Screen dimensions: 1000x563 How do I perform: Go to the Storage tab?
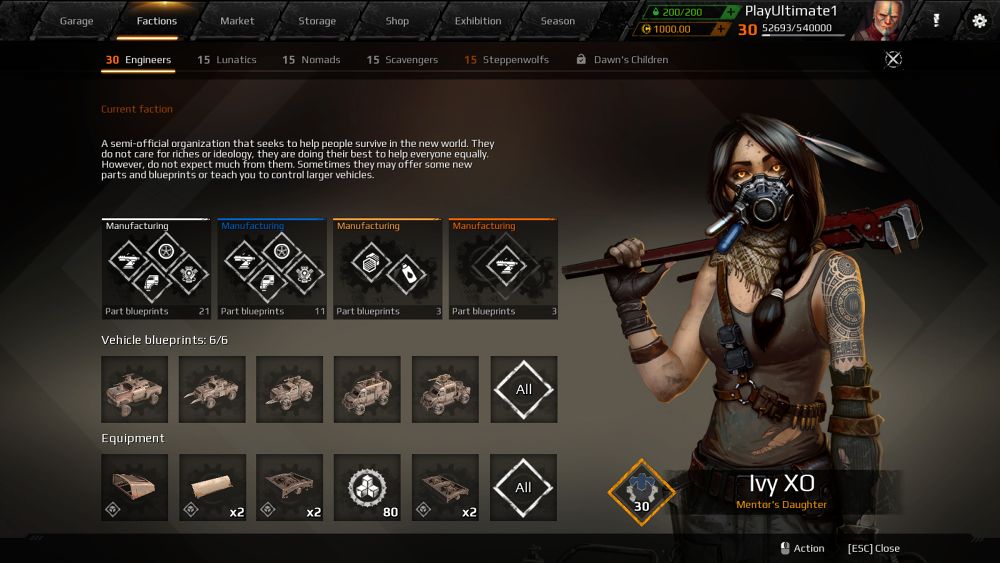coord(317,21)
